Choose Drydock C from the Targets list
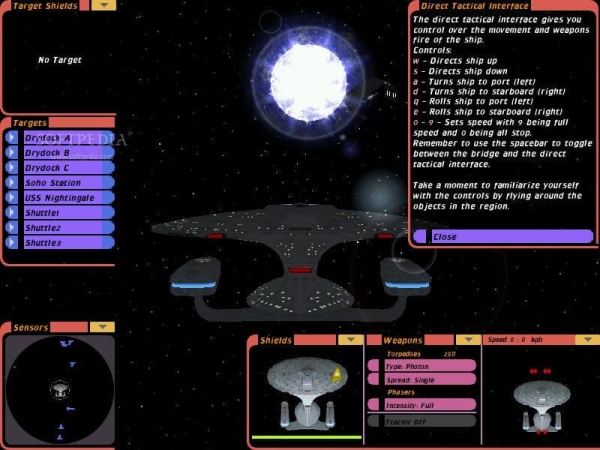 [60, 168]
